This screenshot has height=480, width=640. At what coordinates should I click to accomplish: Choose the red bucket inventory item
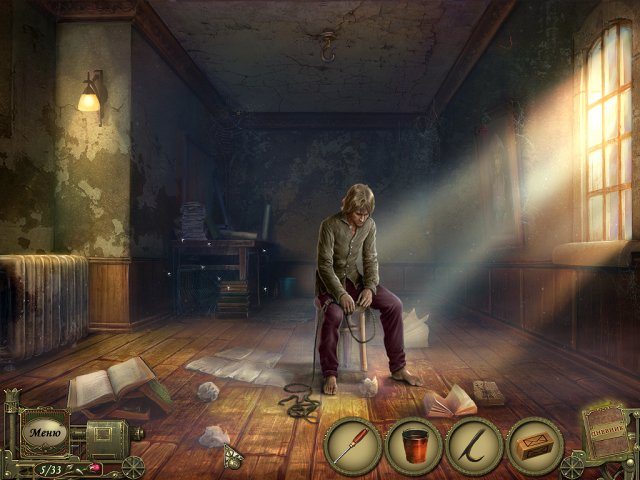(x=414, y=446)
